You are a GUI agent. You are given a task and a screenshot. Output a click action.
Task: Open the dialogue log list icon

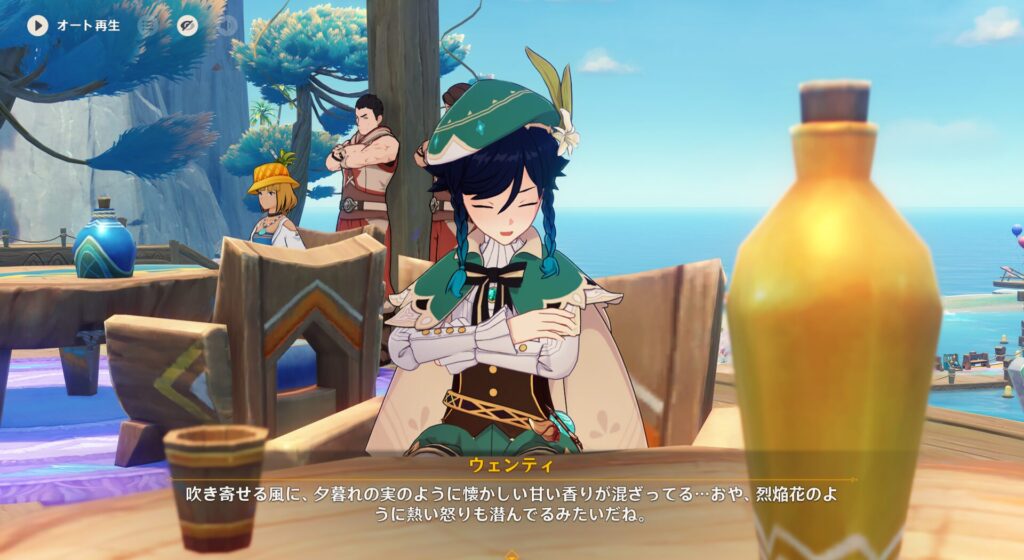148,26
